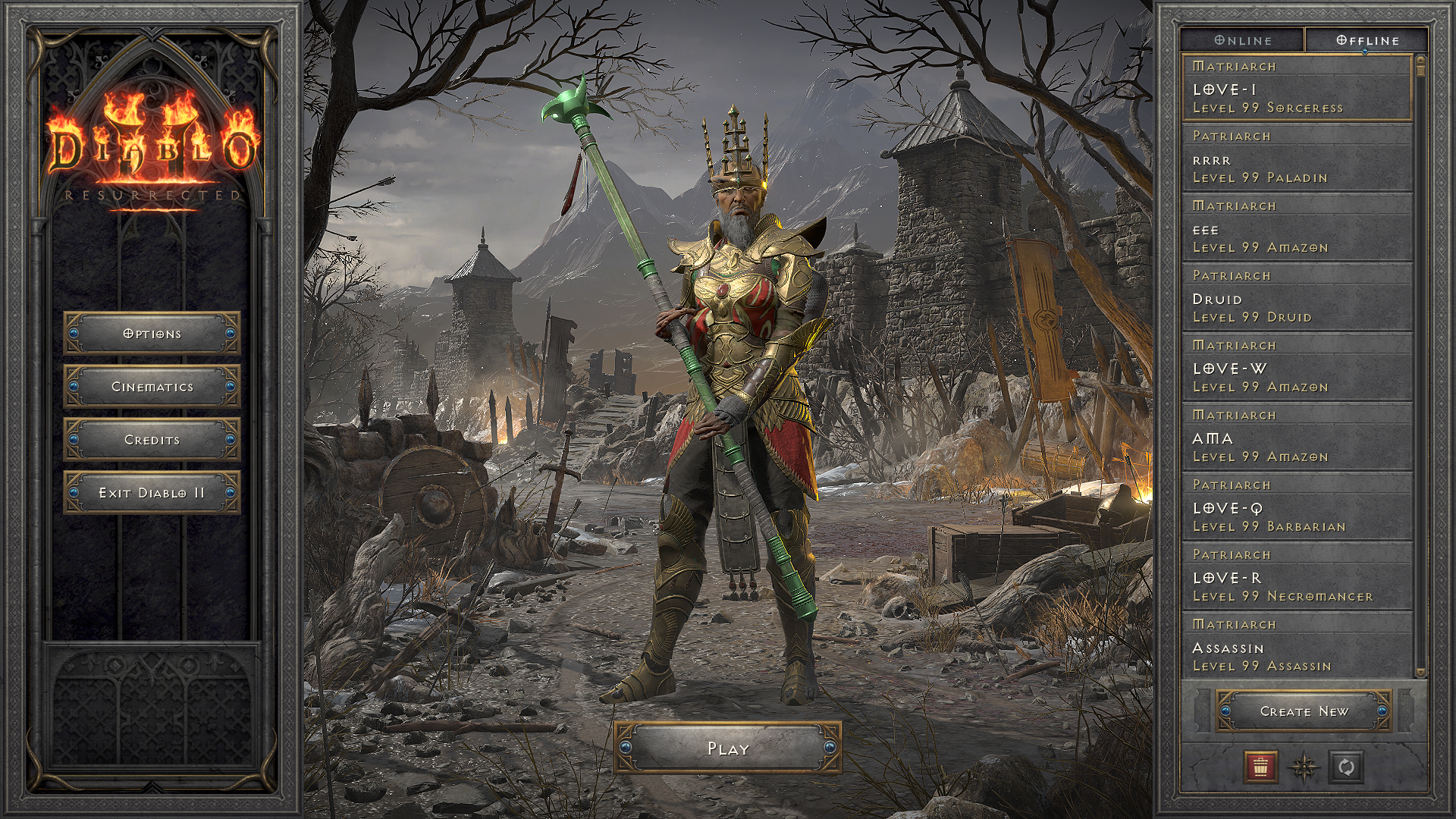View the game Credits
Screen dimensions: 1456x819
tap(152, 440)
